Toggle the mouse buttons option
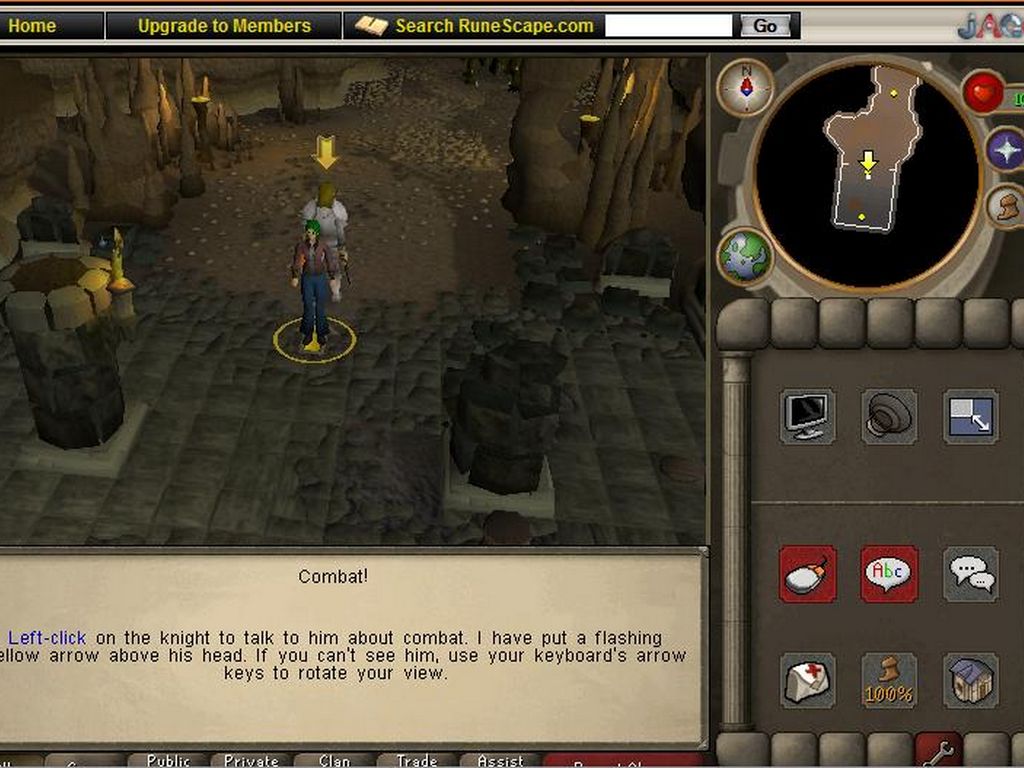Viewport: 1024px width, 768px height. point(807,574)
